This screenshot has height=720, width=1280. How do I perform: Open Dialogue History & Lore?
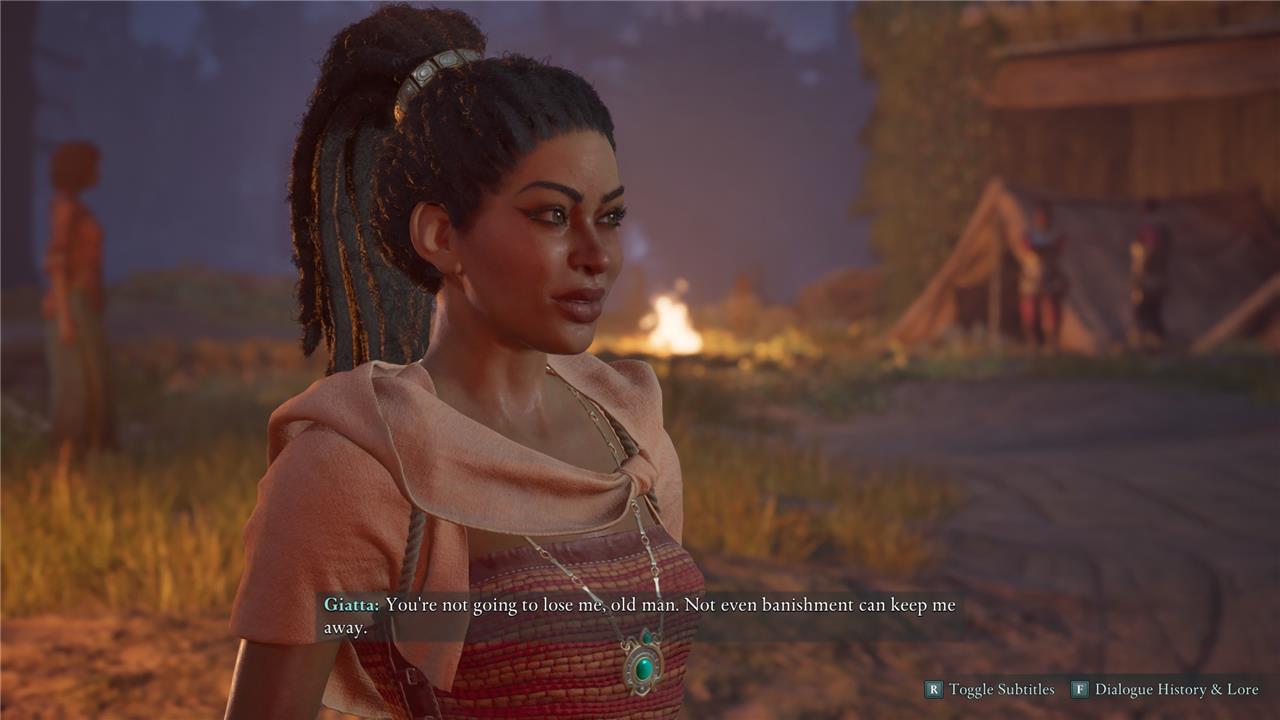pyautogui.click(x=1175, y=689)
